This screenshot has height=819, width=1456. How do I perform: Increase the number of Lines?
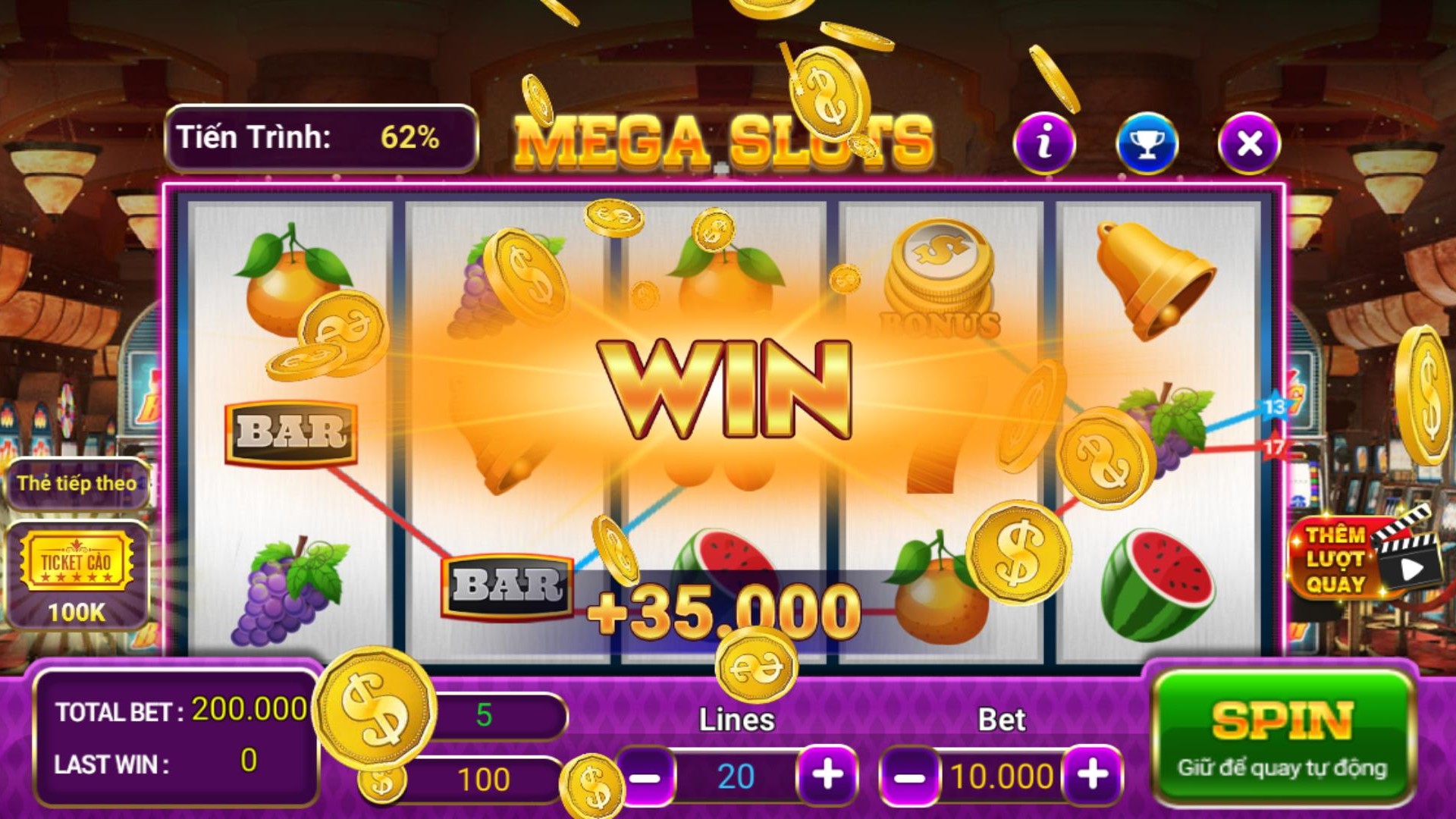point(827,775)
